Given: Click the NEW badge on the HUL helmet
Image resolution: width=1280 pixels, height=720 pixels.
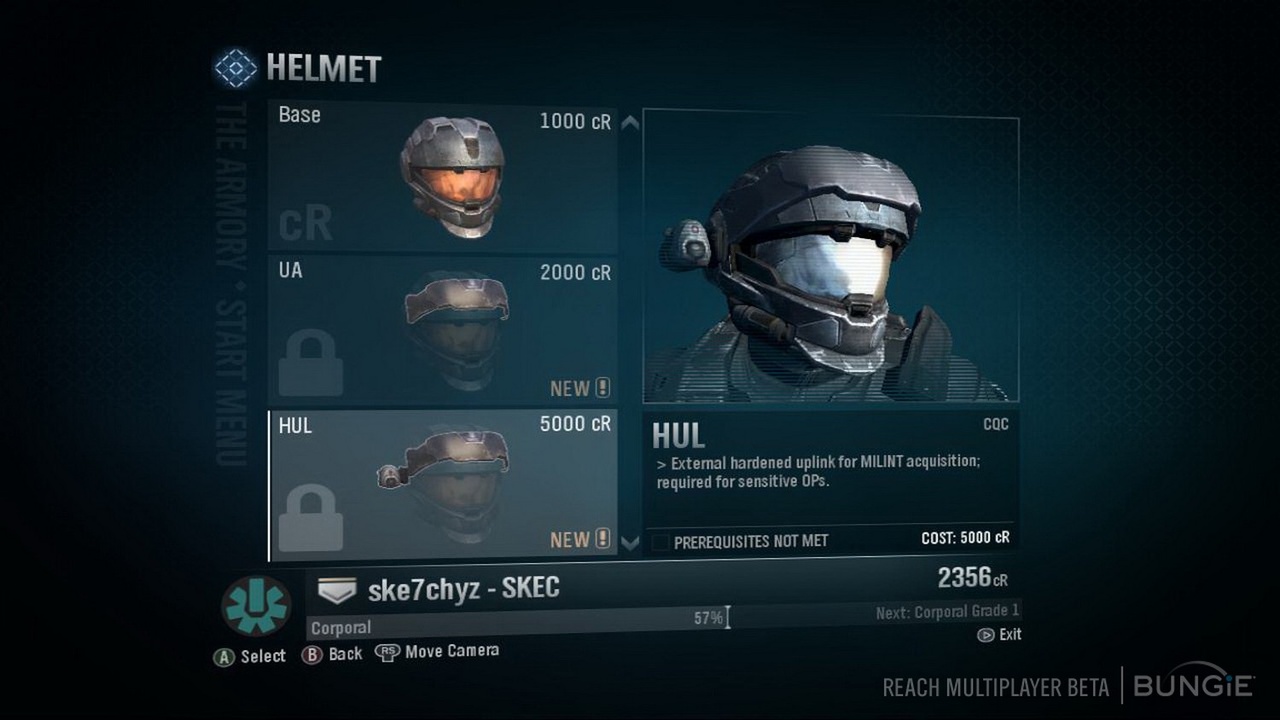Looking at the screenshot, I should tap(580, 539).
